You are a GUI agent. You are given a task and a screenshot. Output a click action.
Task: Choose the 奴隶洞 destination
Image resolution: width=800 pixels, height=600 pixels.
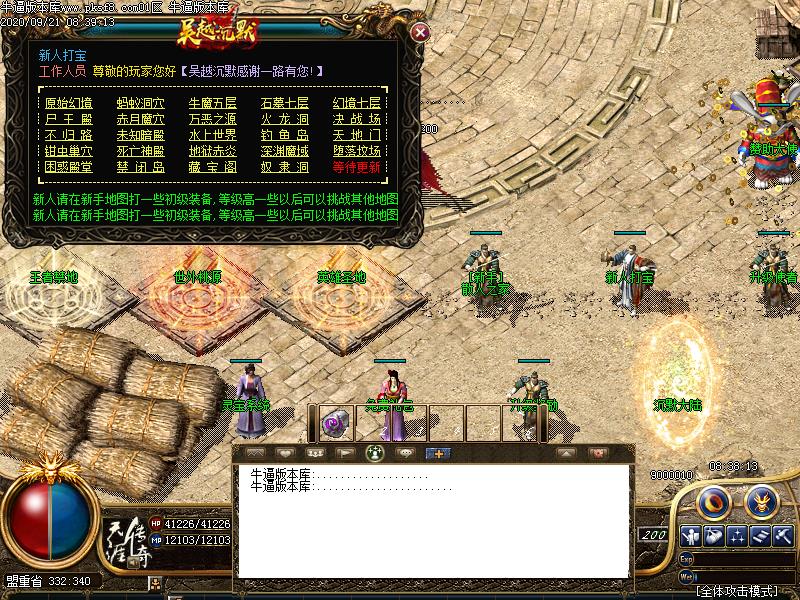pos(285,167)
